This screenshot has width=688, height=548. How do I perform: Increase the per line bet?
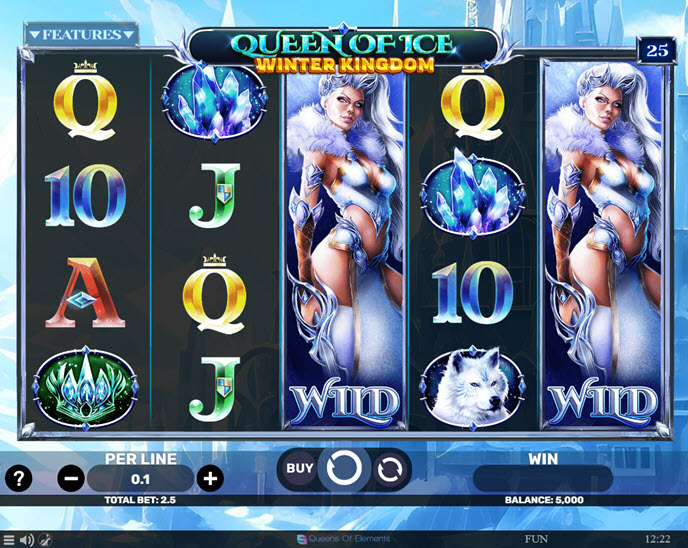pos(210,478)
